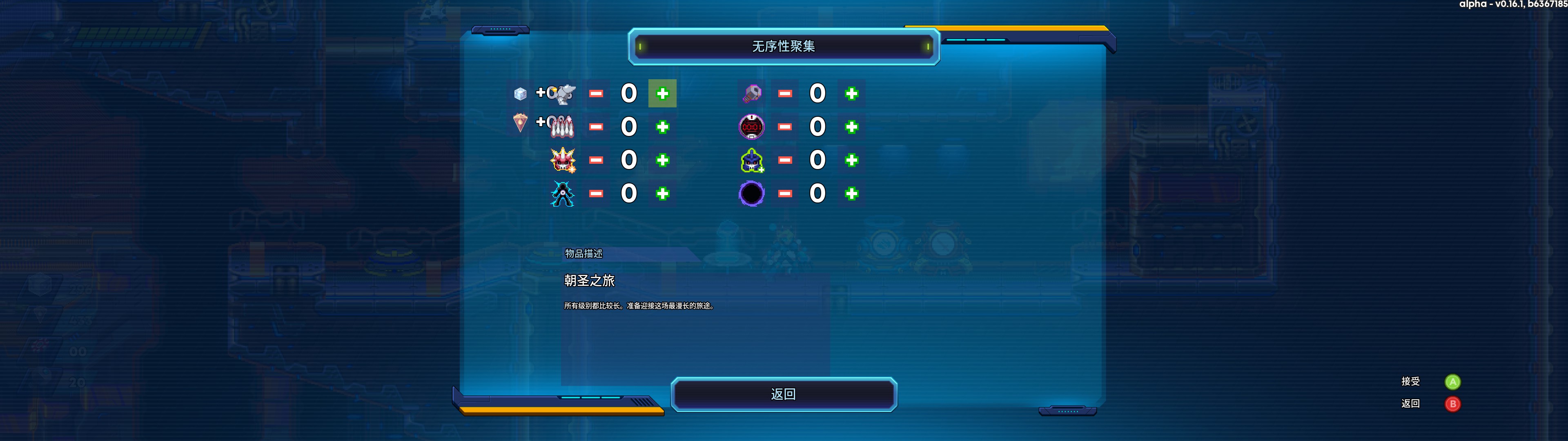Decrease the electric black figure modifier
The width and height of the screenshot is (1568, 441).
coord(596,194)
